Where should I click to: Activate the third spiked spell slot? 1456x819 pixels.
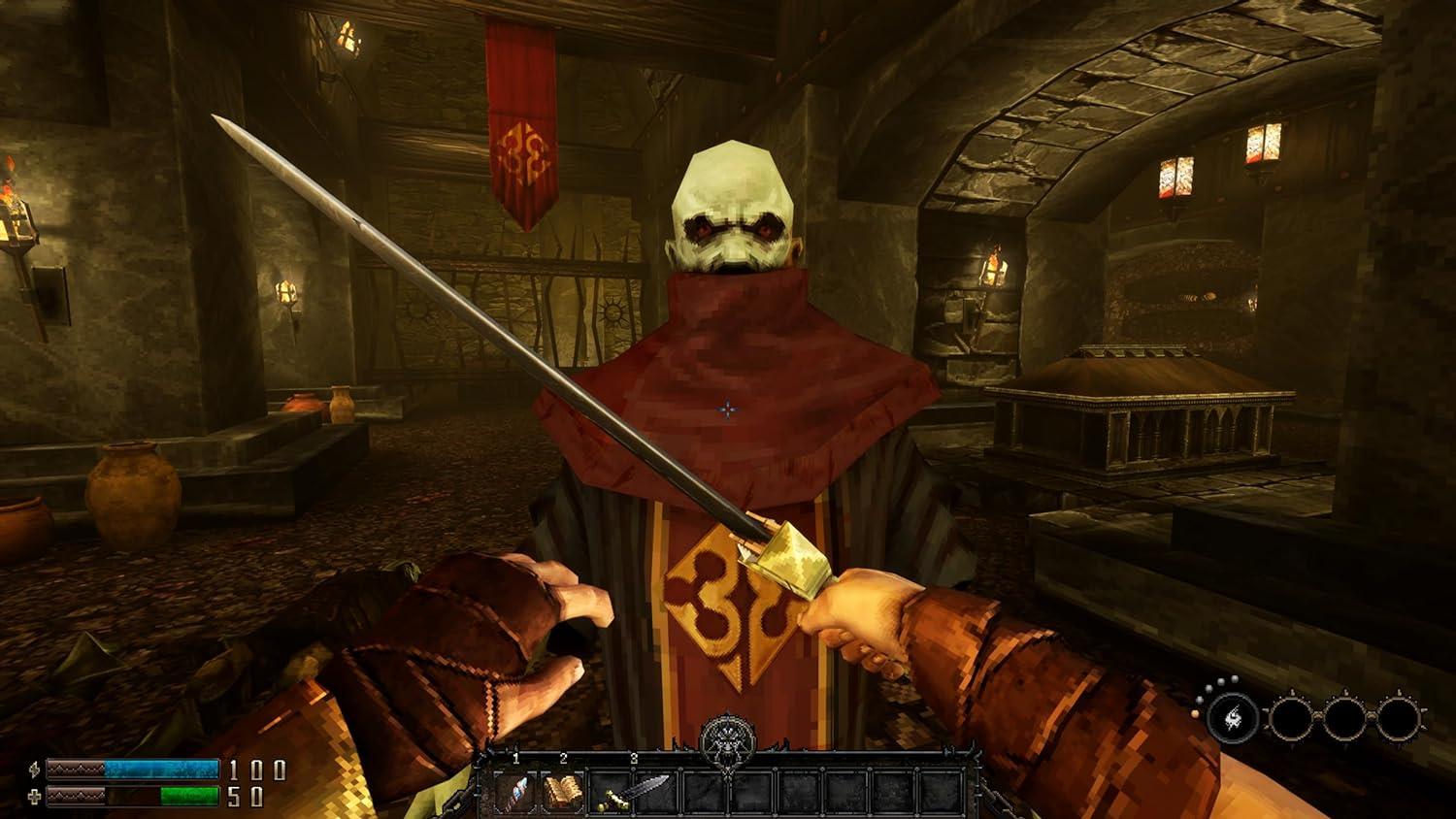point(1399,719)
